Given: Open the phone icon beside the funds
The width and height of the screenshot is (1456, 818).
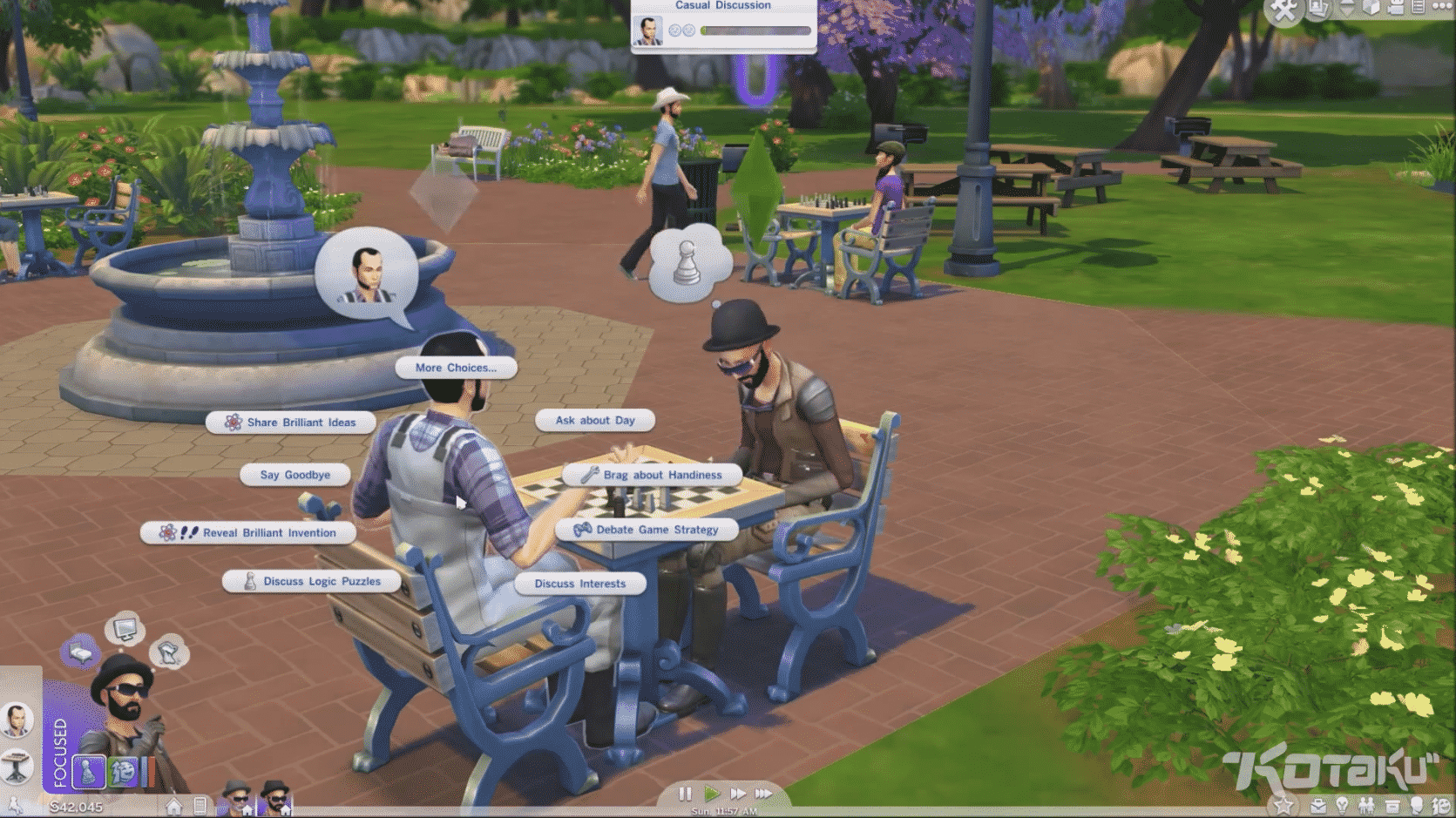Looking at the screenshot, I should (x=200, y=806).
